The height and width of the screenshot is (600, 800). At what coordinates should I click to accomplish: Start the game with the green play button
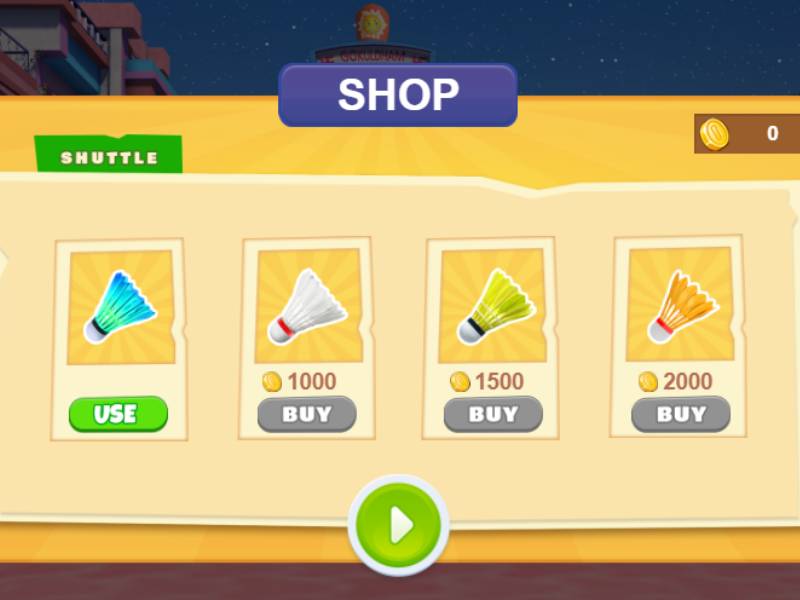pyautogui.click(x=398, y=525)
